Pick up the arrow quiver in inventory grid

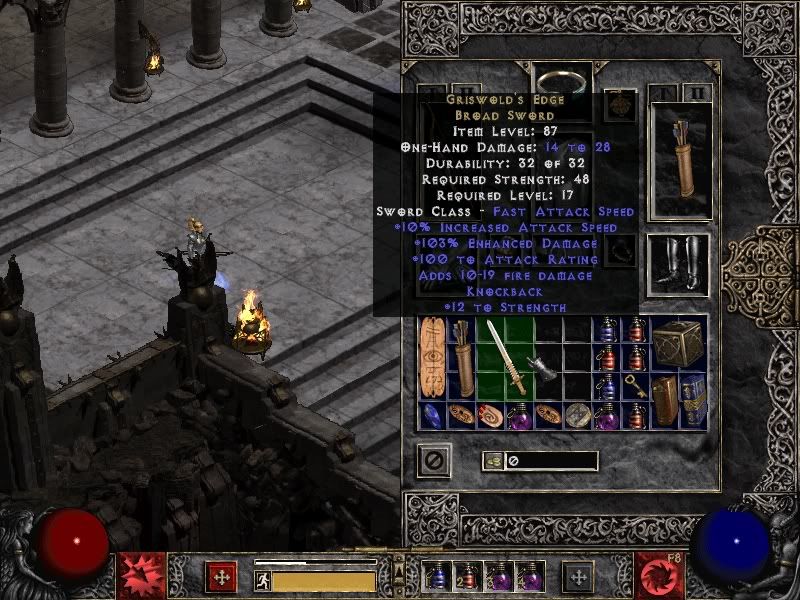tap(462, 358)
